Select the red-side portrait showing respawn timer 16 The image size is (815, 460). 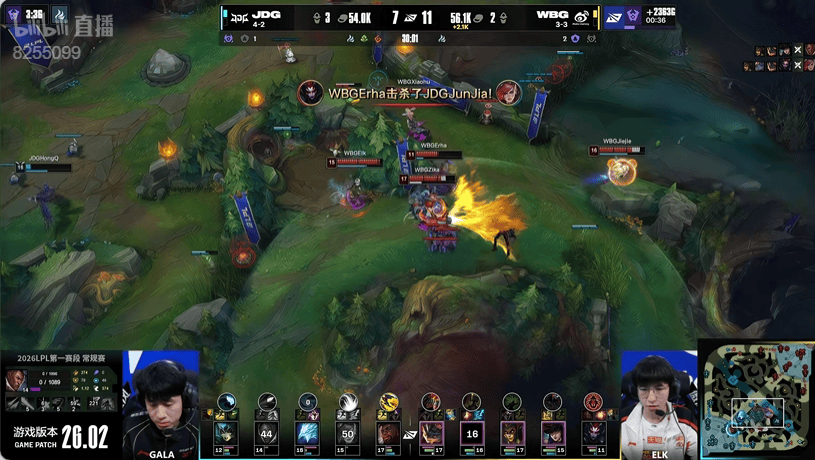[x=471, y=434]
